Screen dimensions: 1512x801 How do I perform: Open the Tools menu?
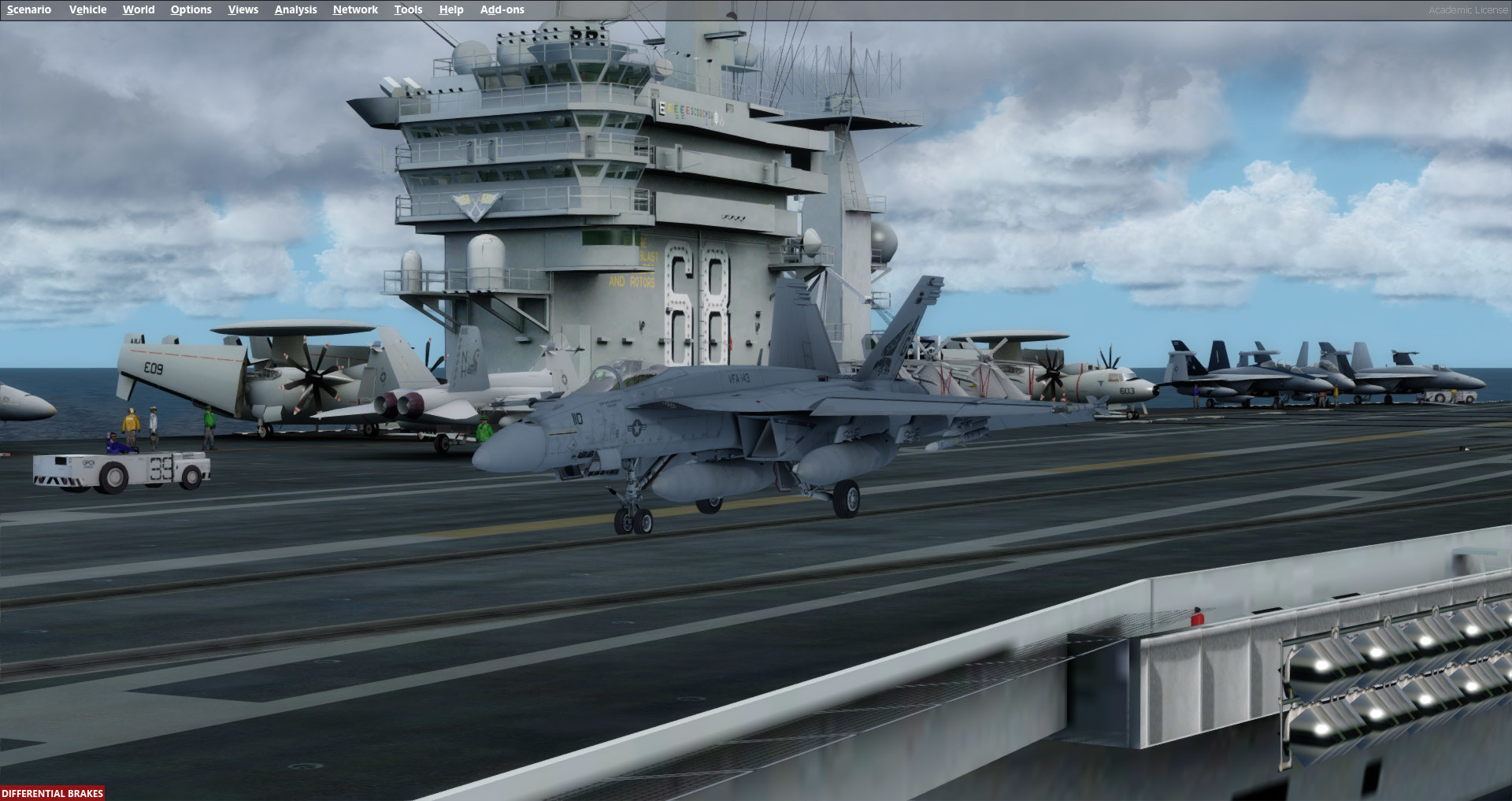[408, 9]
